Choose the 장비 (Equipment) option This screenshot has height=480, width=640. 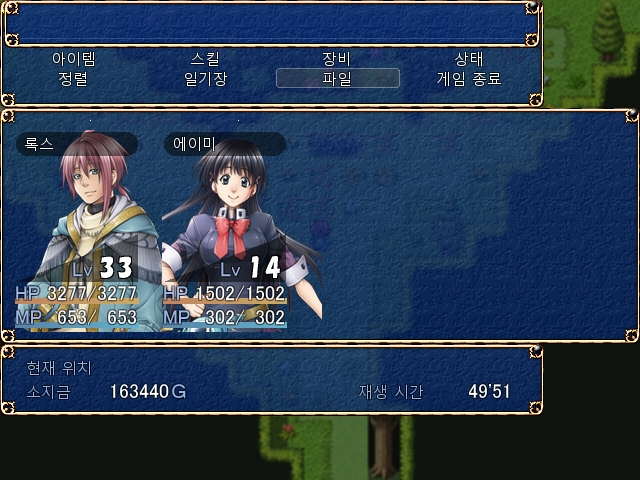click(x=337, y=59)
